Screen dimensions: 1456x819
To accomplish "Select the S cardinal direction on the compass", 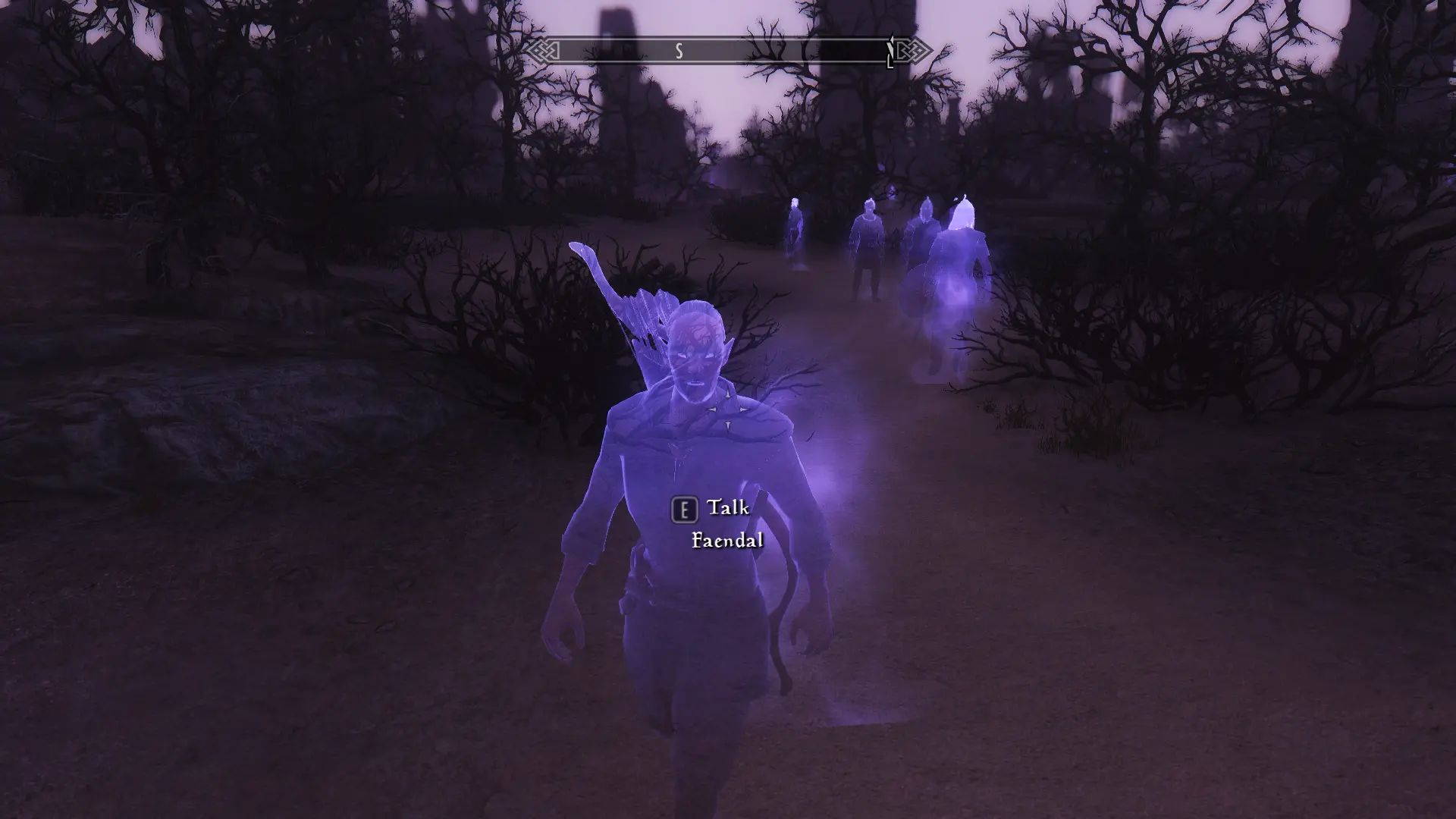I will tap(680, 52).
